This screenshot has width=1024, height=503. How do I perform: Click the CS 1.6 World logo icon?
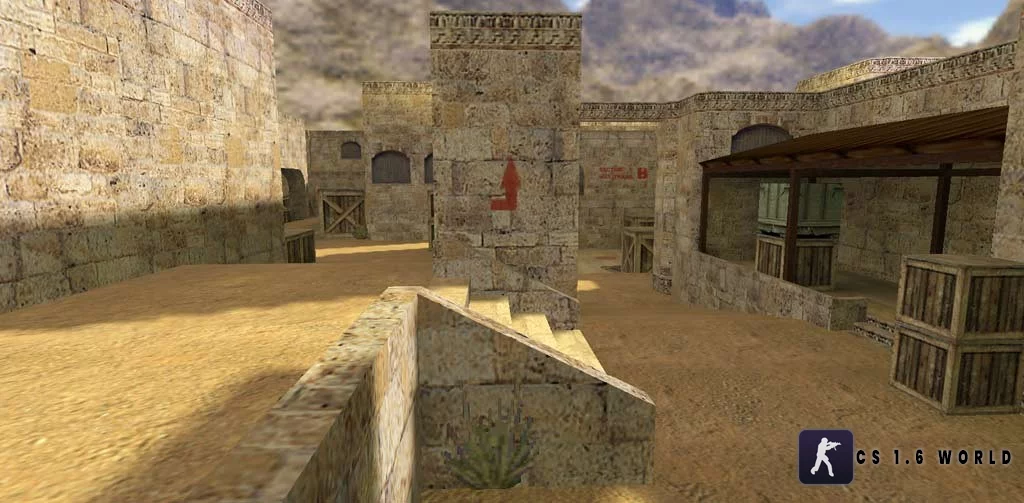tap(825, 457)
